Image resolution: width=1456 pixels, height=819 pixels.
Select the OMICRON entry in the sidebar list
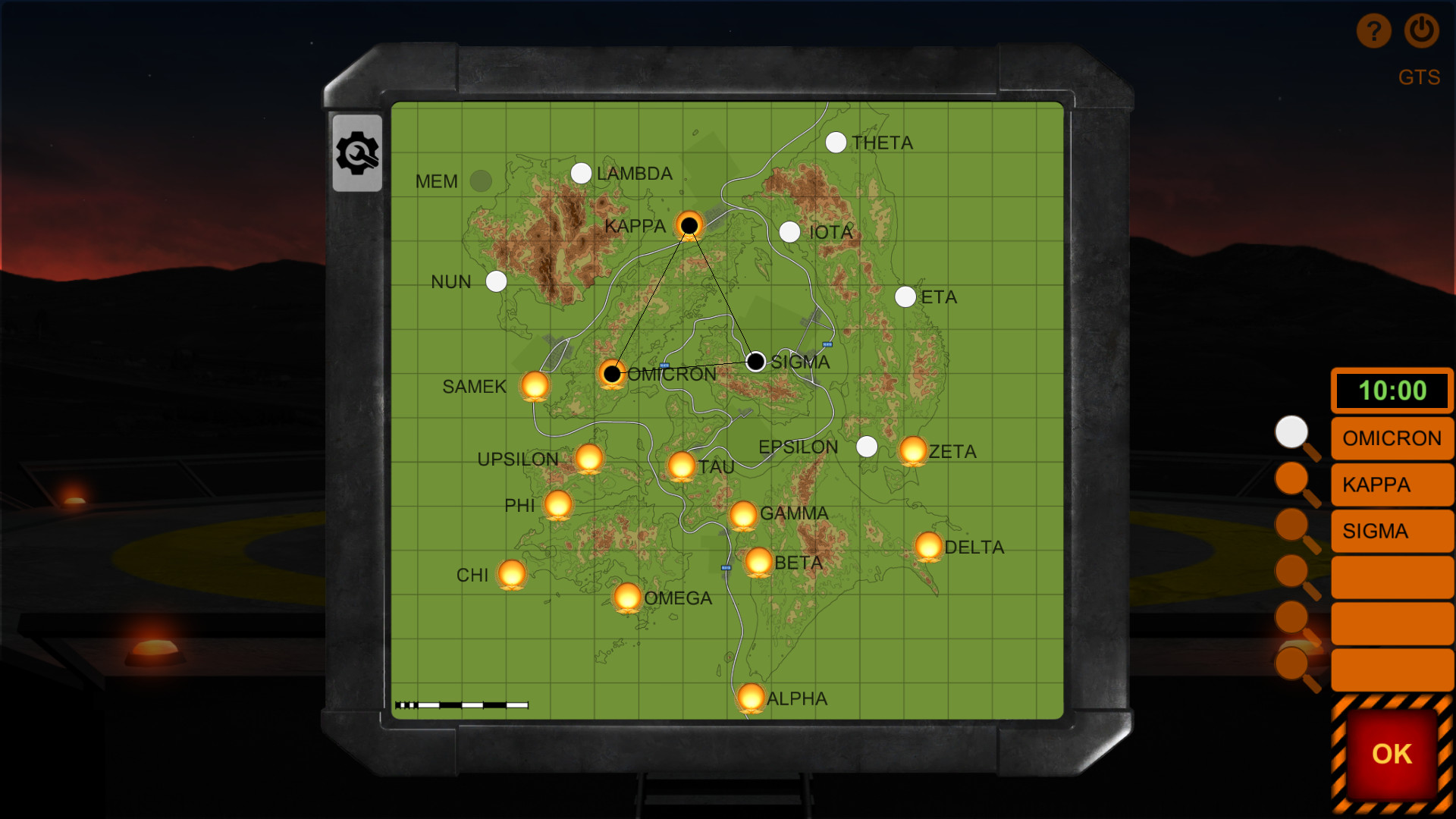[1392, 438]
